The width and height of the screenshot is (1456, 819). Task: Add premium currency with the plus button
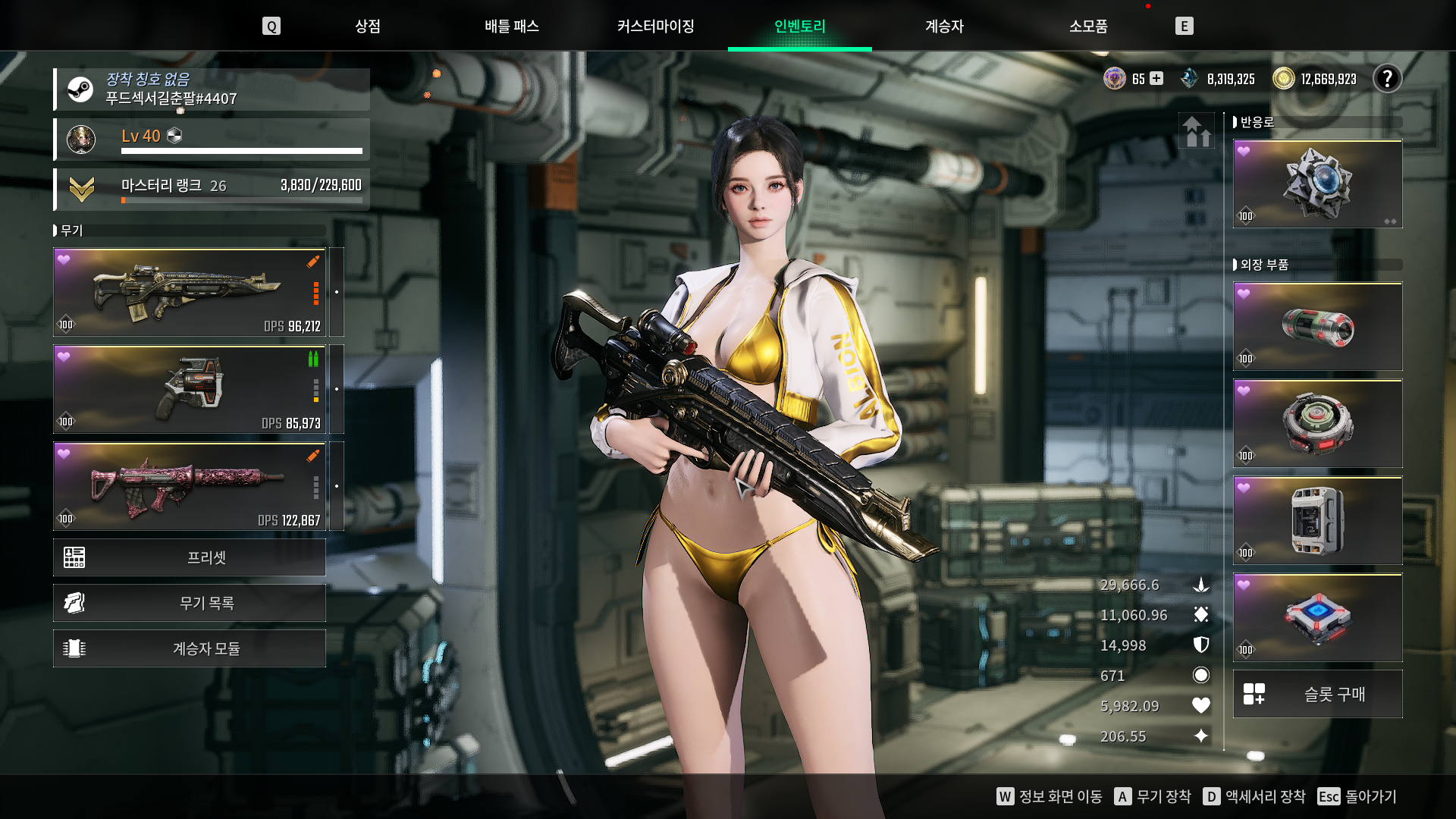click(1156, 79)
